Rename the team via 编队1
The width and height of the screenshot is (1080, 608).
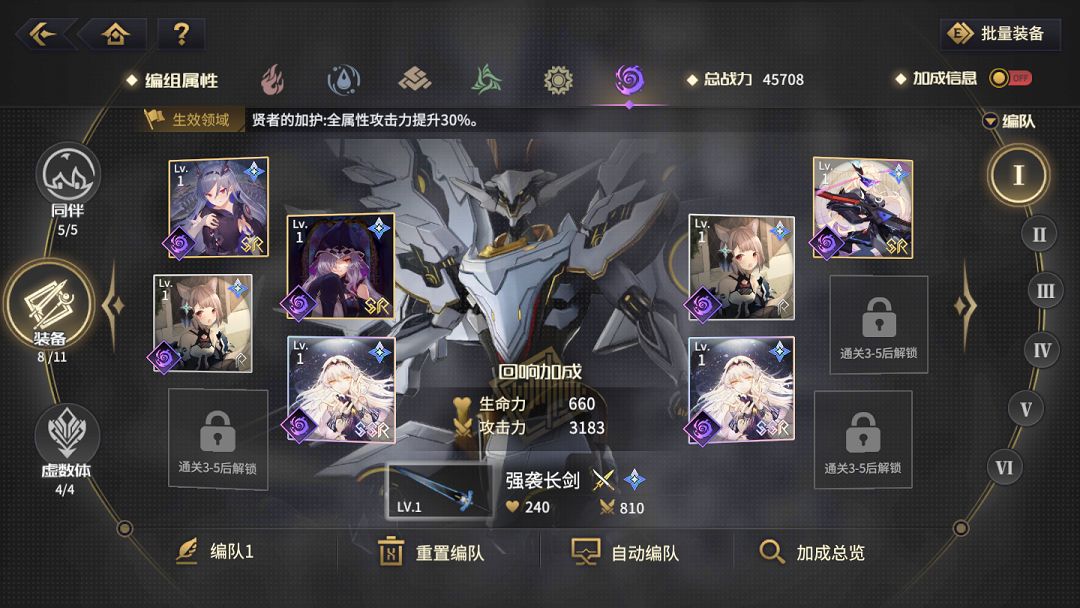(x=215, y=552)
